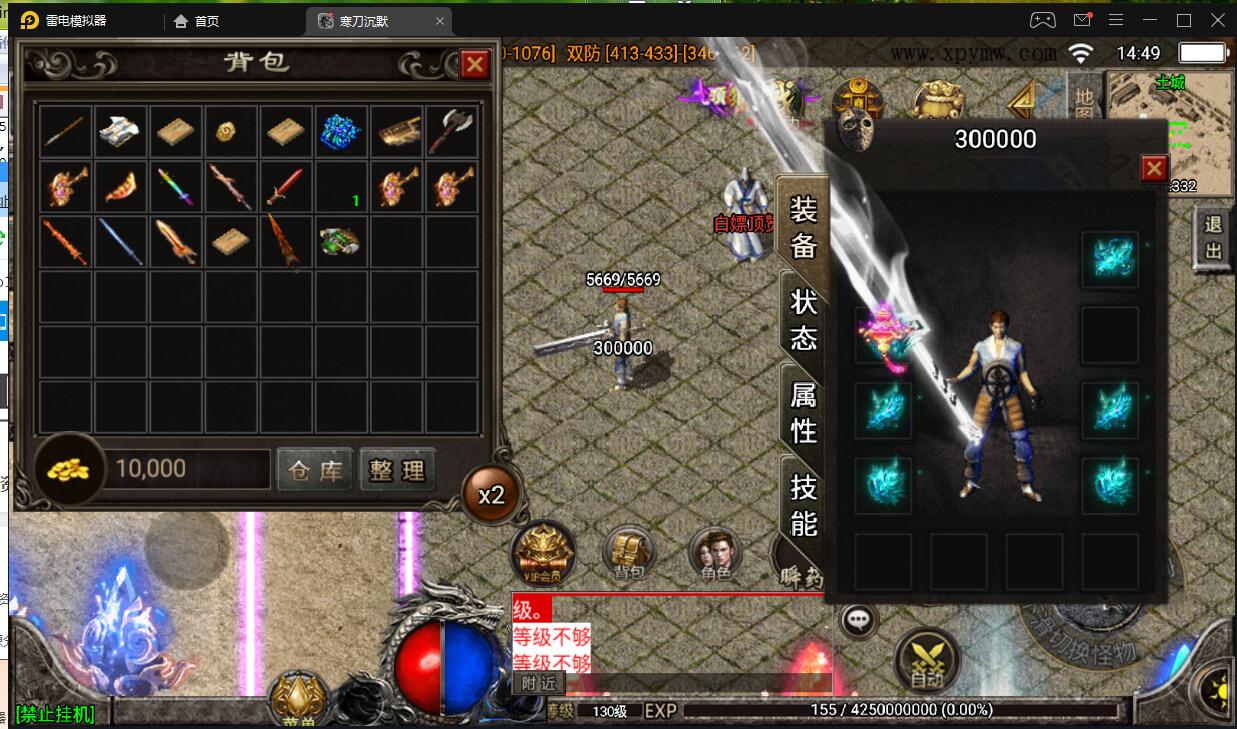
Task: Switch to the 首页 home tab in emulator
Action: (x=197, y=21)
